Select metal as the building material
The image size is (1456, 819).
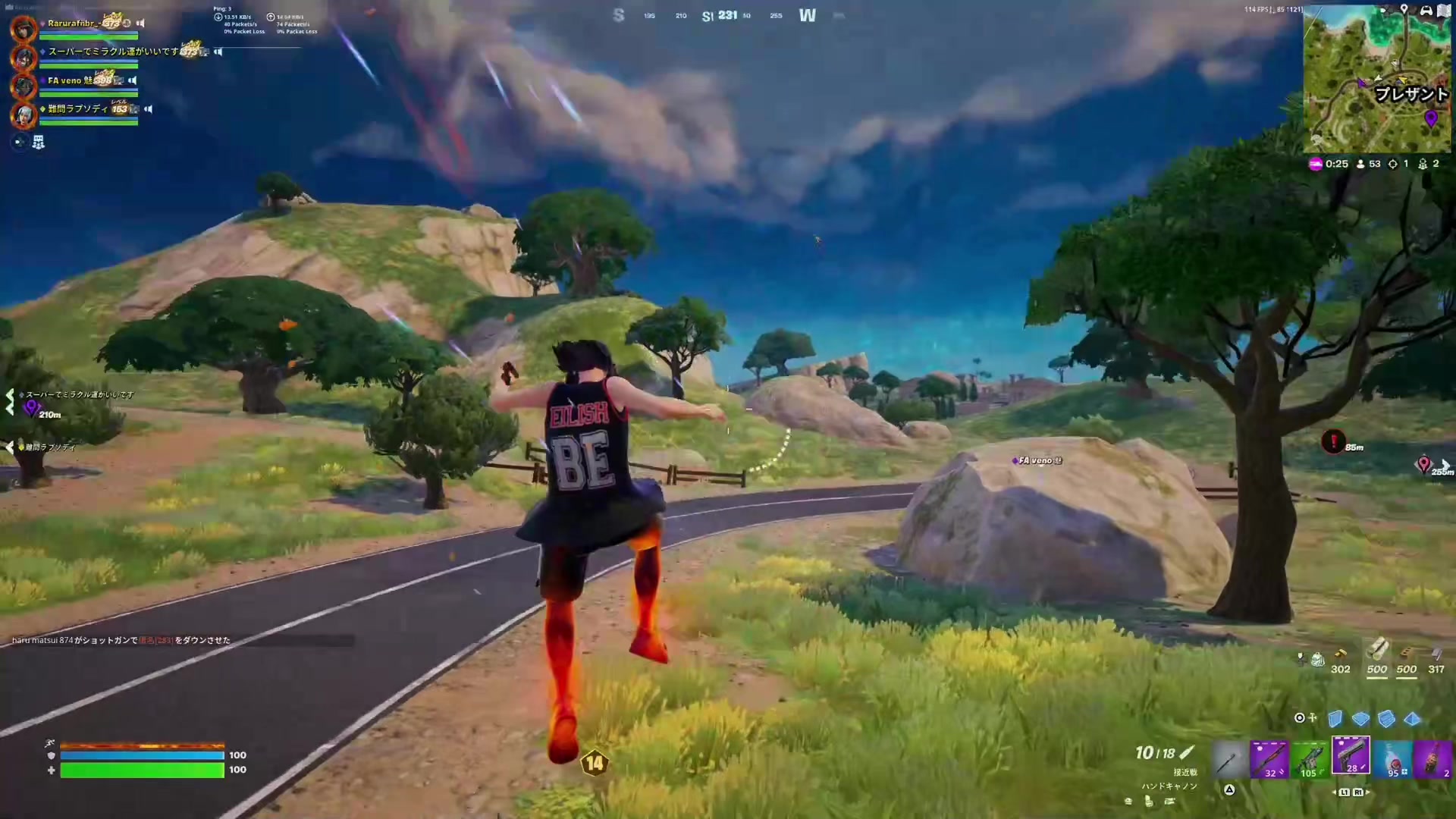(1436, 652)
